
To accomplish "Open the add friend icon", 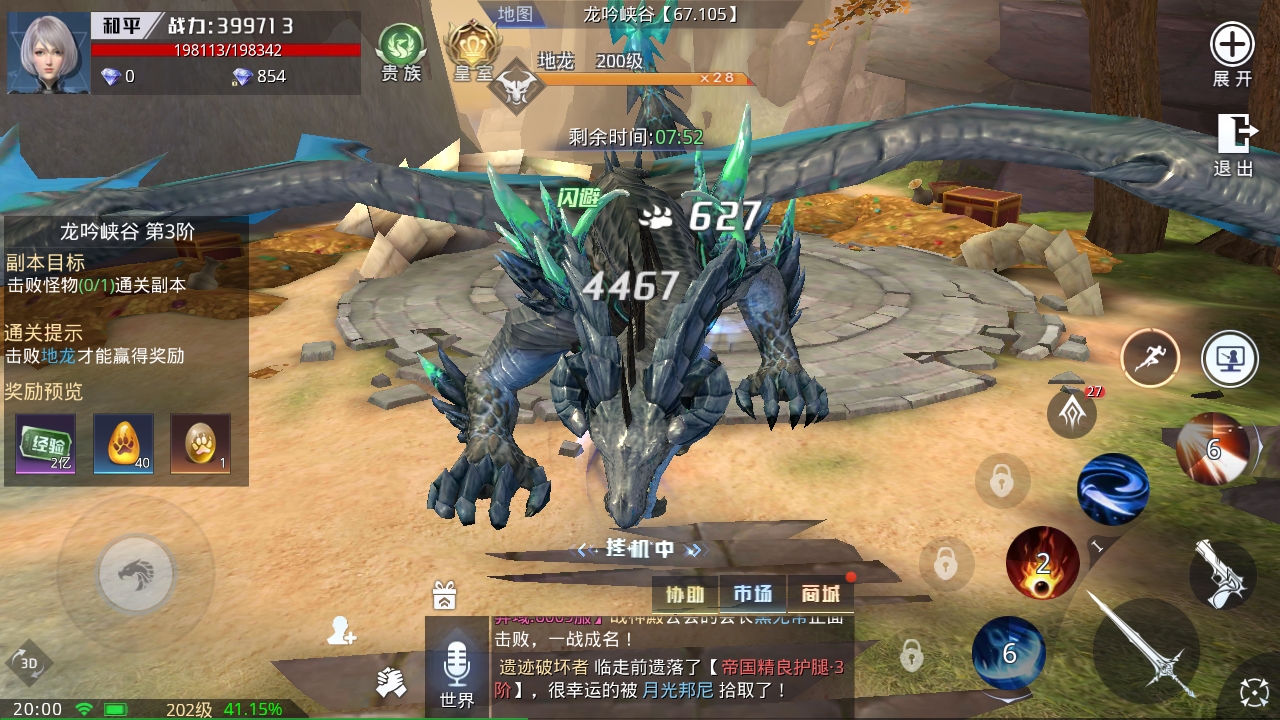I will point(341,631).
